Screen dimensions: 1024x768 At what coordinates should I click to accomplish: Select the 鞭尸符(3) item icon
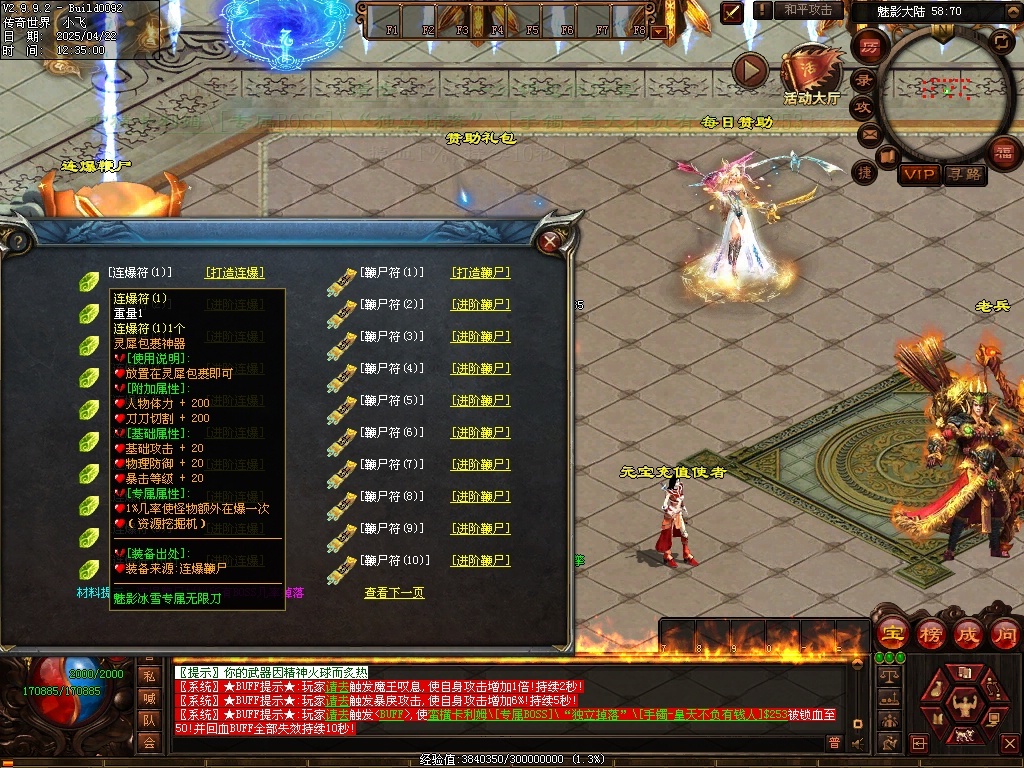(x=342, y=338)
